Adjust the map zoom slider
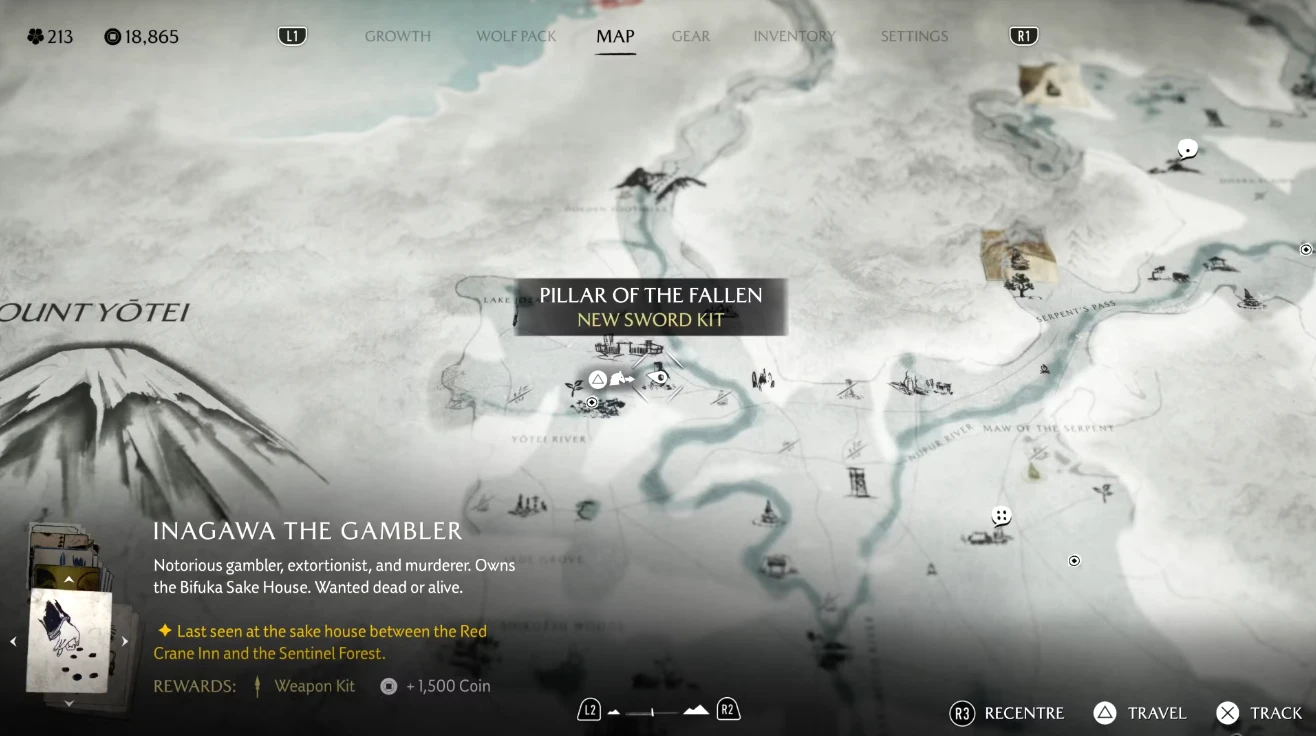 pos(653,712)
